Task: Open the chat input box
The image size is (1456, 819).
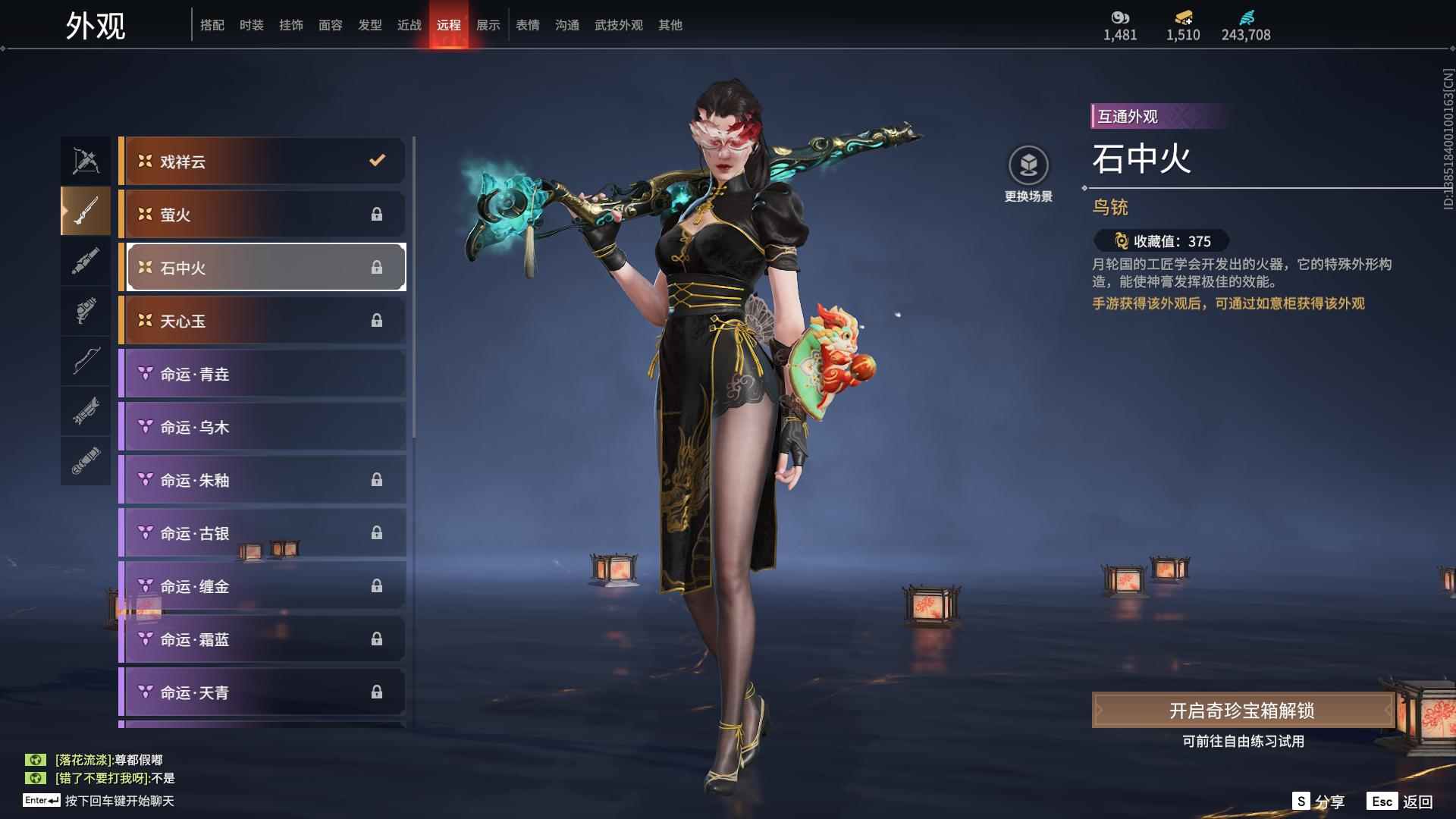Action: [119, 801]
